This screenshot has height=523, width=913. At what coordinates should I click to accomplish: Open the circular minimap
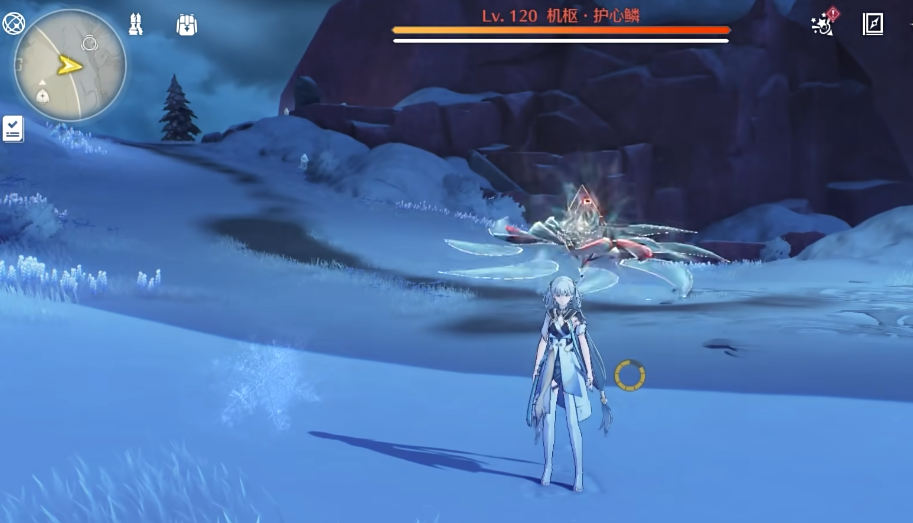point(70,67)
